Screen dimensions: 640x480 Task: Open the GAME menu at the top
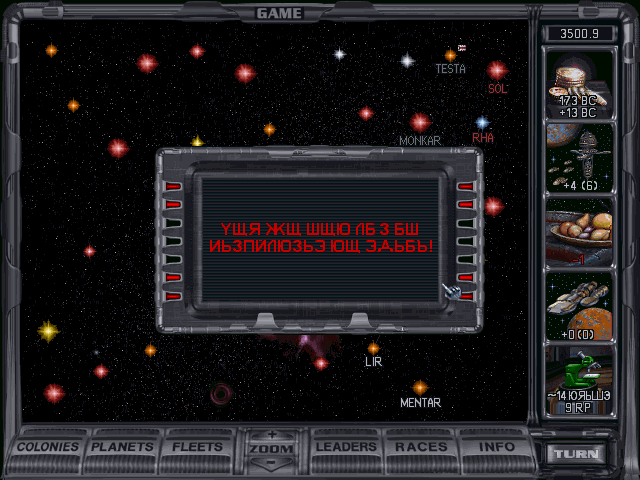pos(279,13)
